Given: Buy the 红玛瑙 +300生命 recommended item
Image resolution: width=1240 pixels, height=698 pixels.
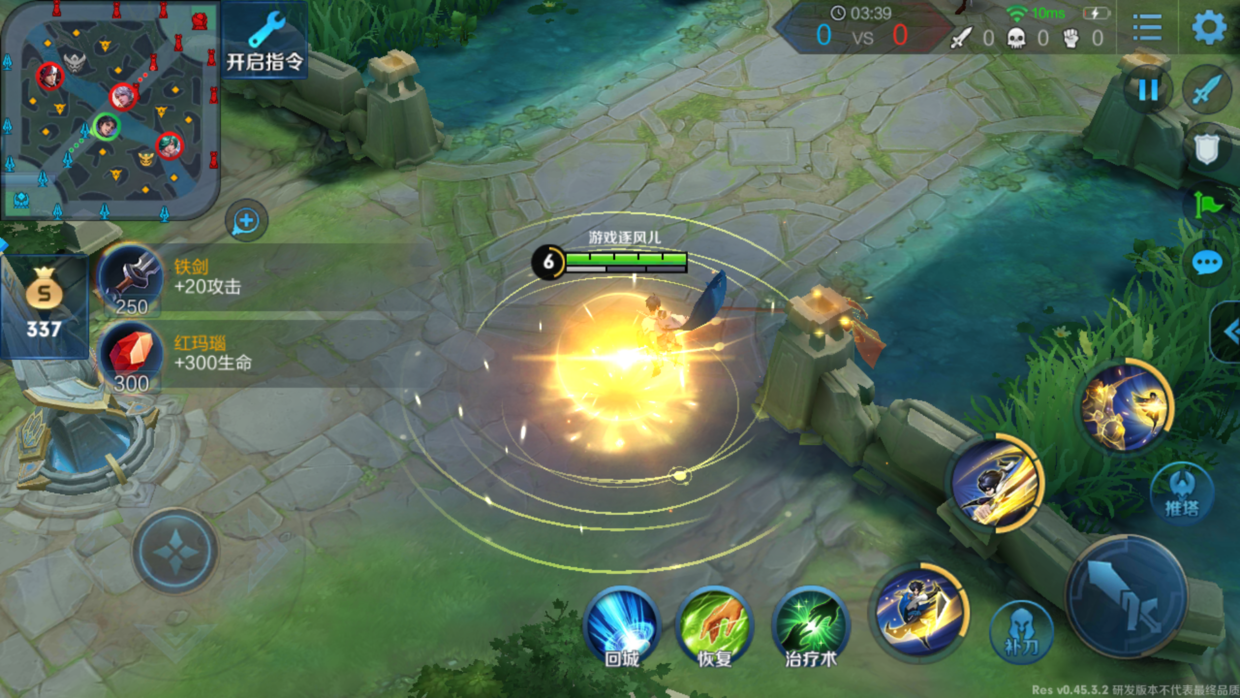Looking at the screenshot, I should 131,355.
